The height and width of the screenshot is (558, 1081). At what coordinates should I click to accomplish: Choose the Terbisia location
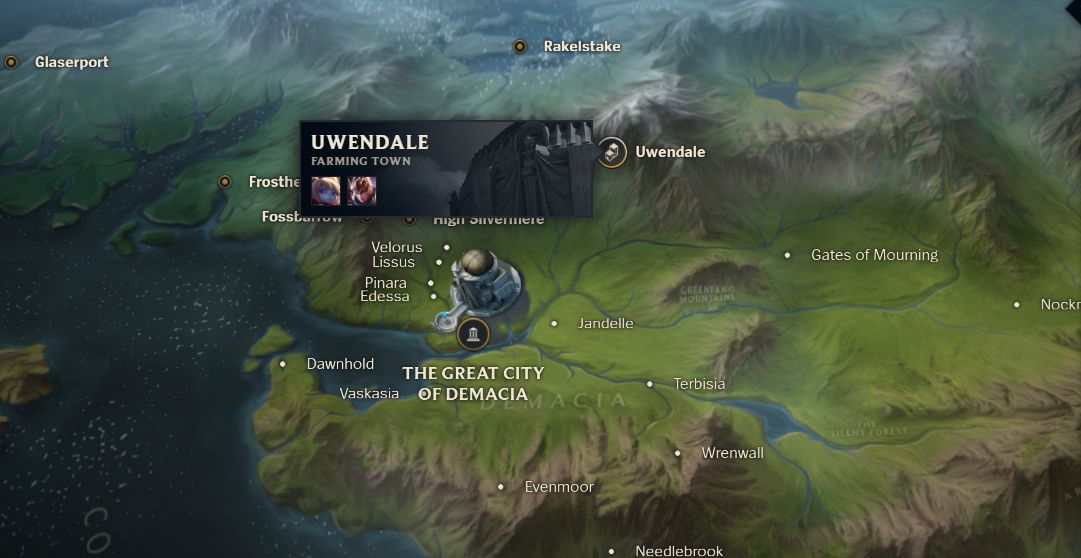650,384
